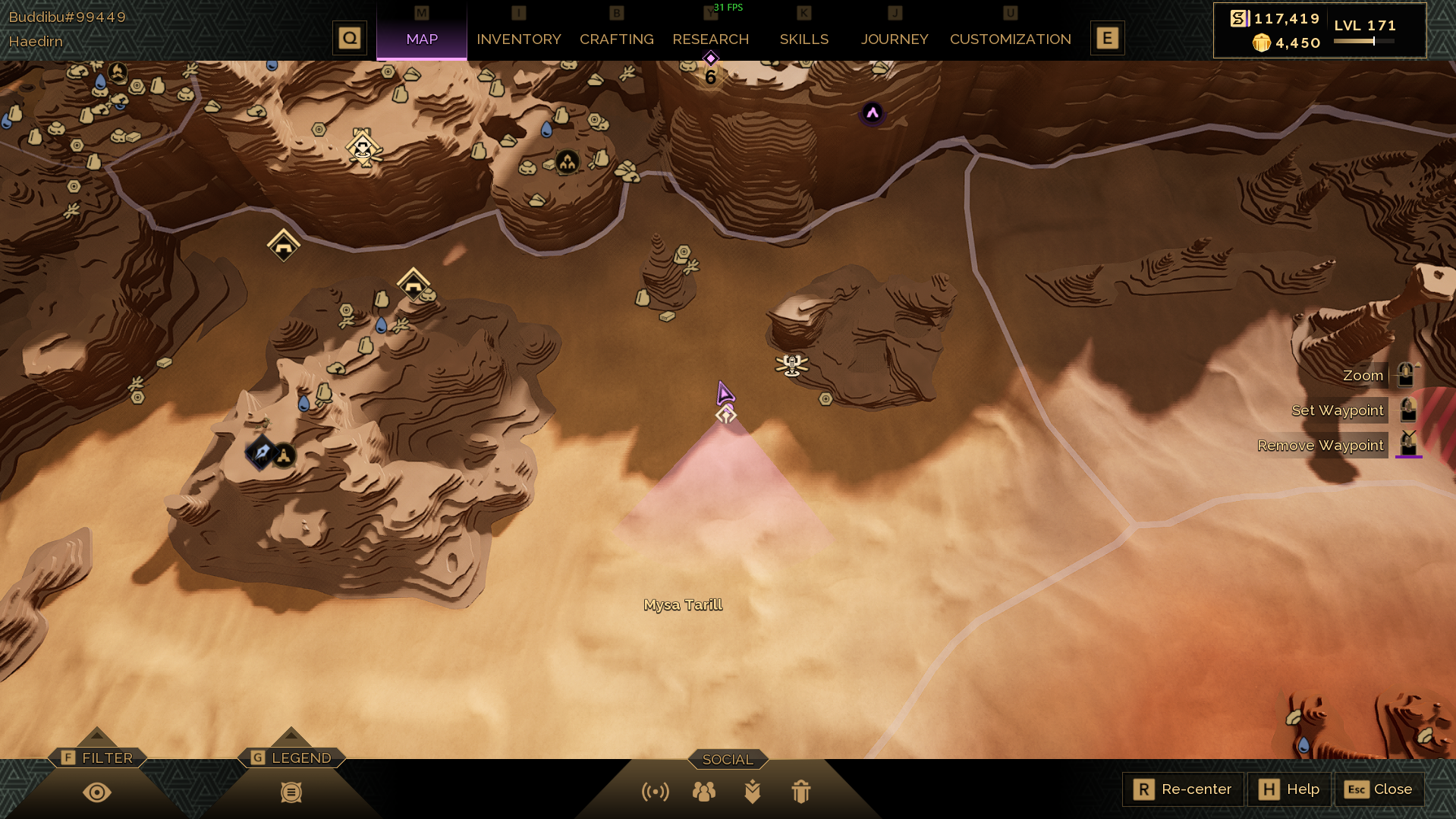
Task: Click the list icon under Legend
Action: coord(291,792)
